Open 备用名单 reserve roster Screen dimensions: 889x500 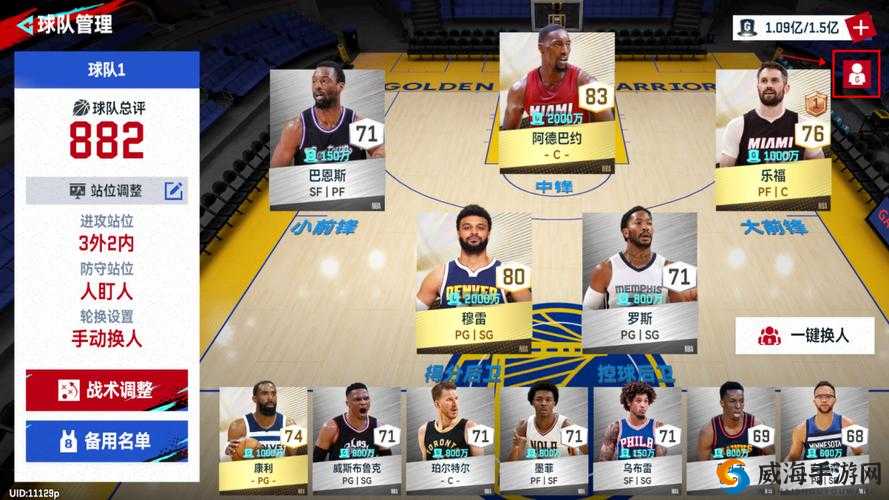107,441
